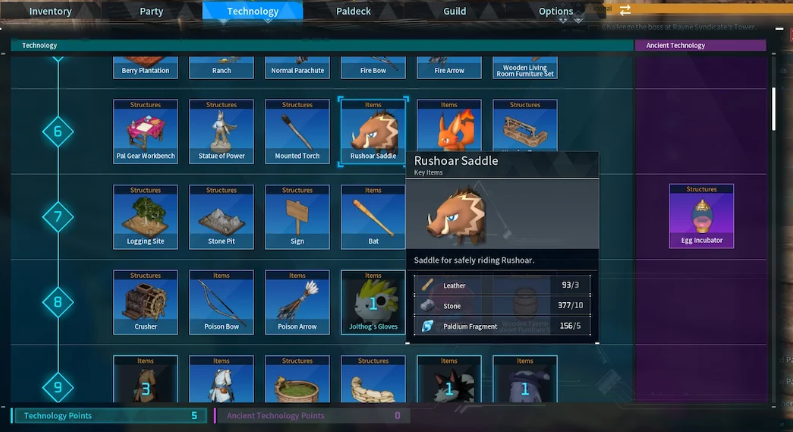The image size is (793, 432).
Task: Choose the Mounted Torch technology
Action: (297, 131)
